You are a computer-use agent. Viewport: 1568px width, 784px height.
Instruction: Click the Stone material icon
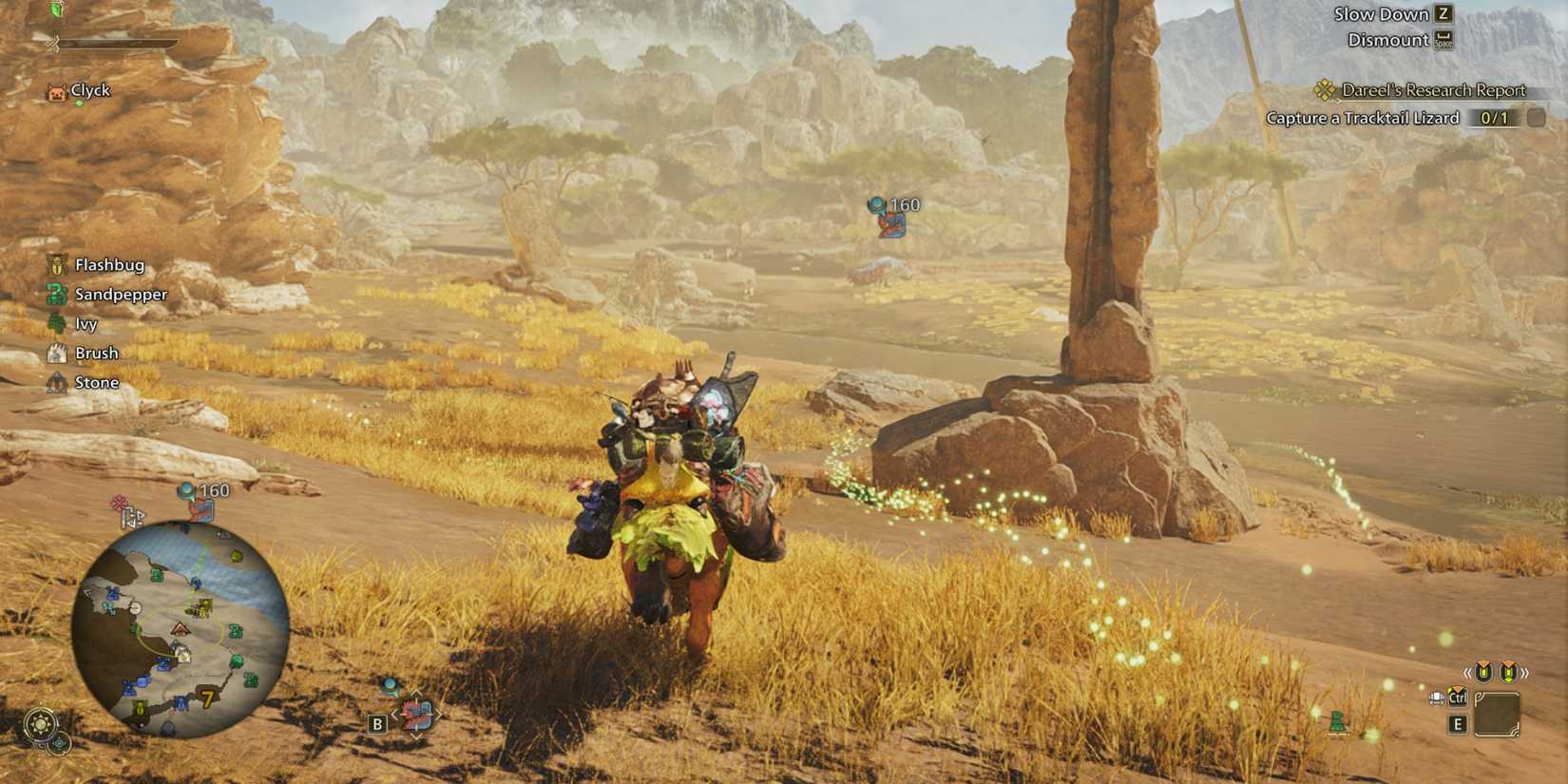click(59, 382)
